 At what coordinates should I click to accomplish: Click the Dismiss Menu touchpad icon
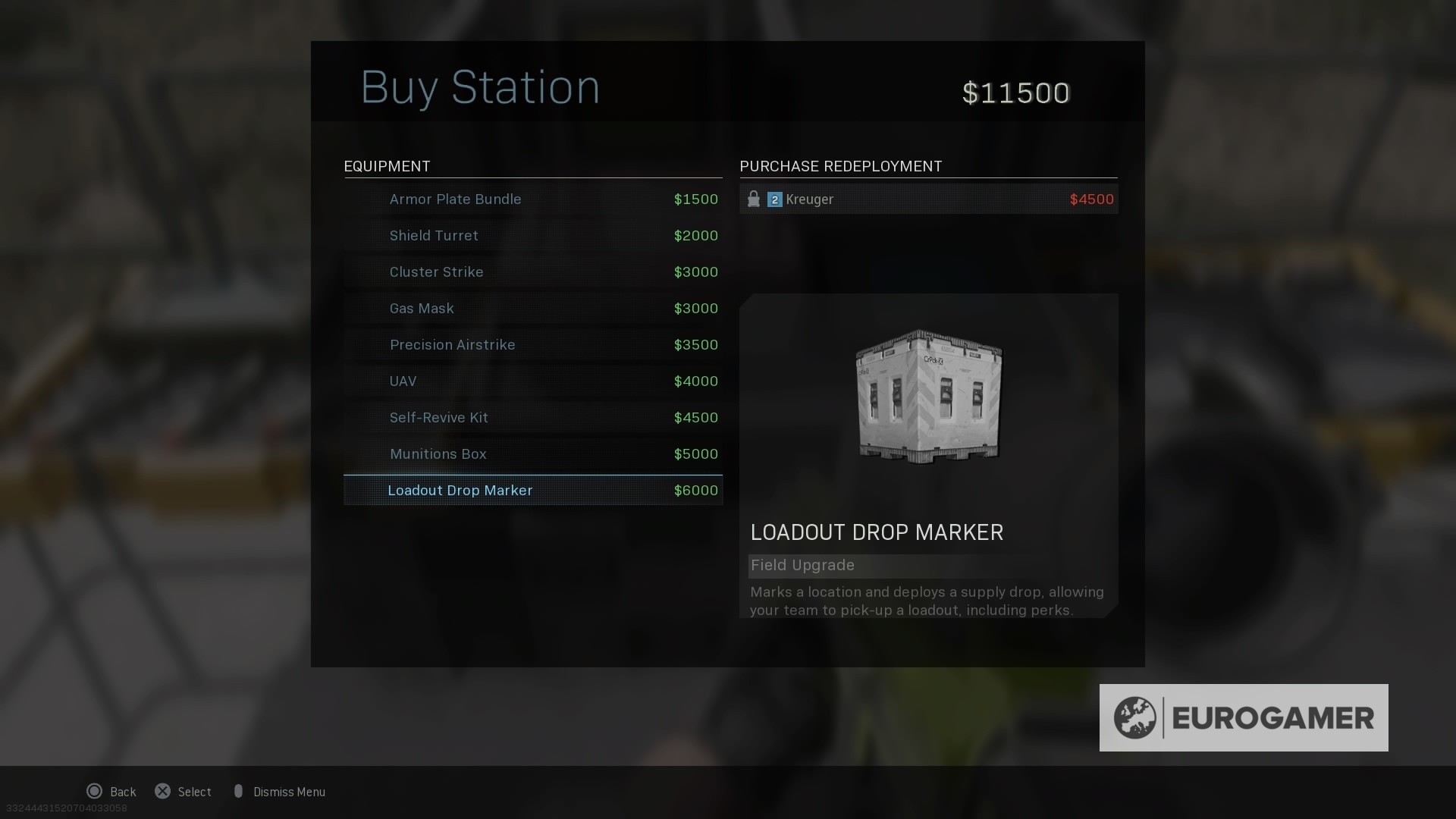pos(239,791)
